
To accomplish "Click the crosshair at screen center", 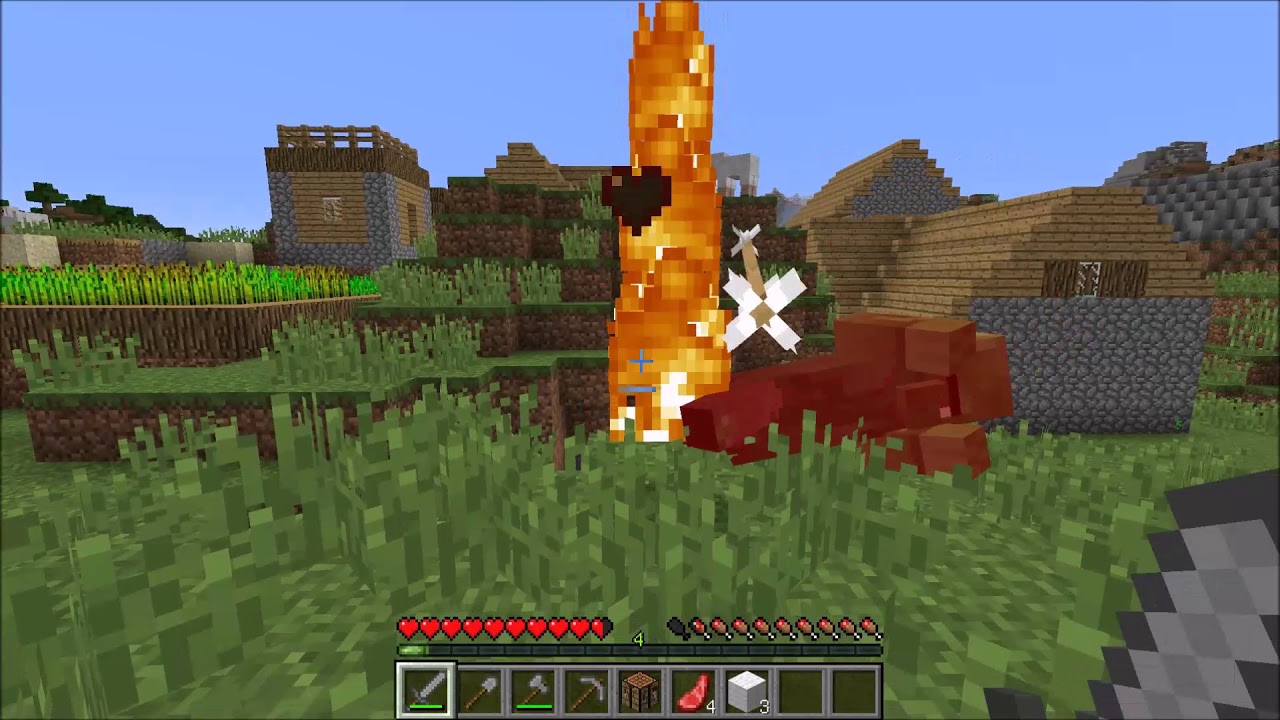I will 640,362.
